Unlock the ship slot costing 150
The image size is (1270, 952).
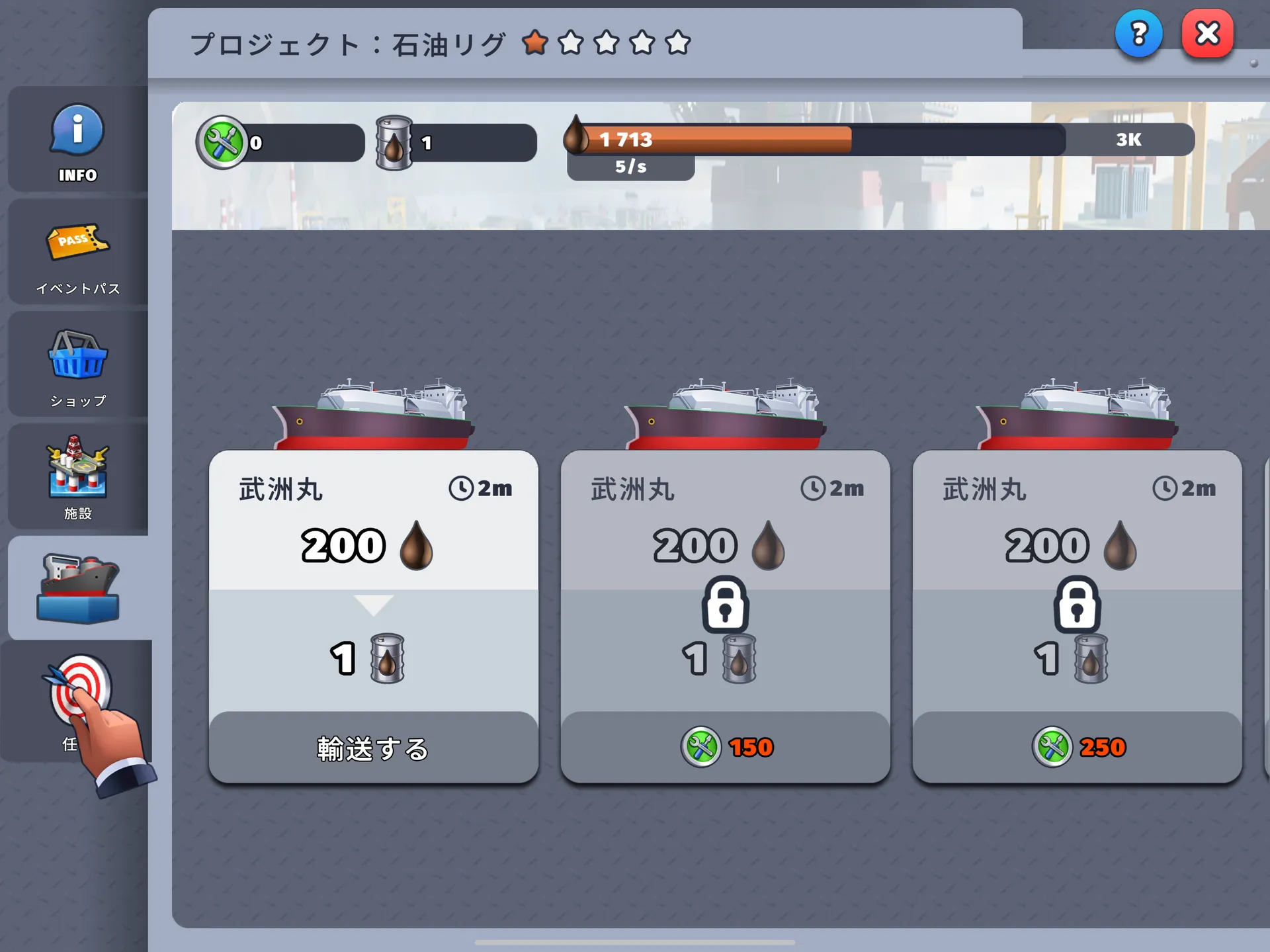tap(726, 748)
